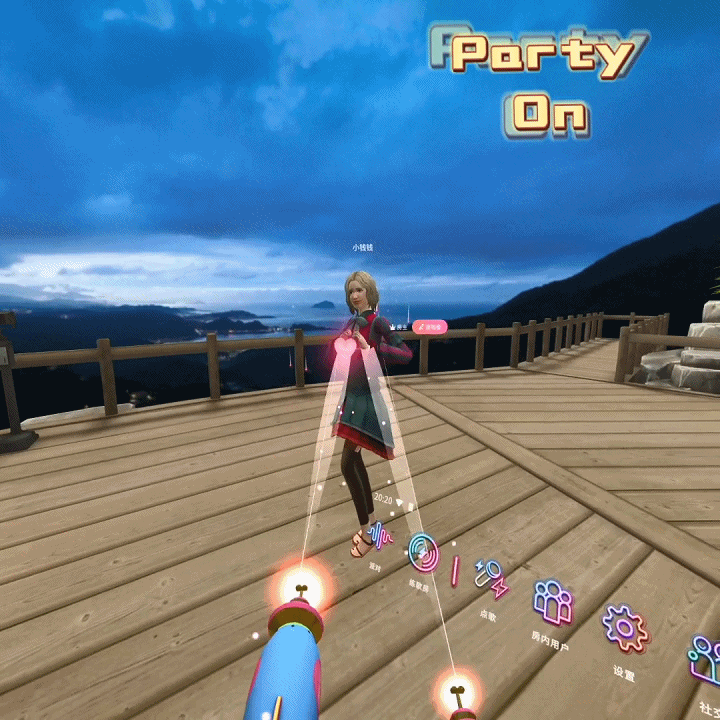Tap the neon sound wave icon
The image size is (720, 720).
(x=379, y=536)
